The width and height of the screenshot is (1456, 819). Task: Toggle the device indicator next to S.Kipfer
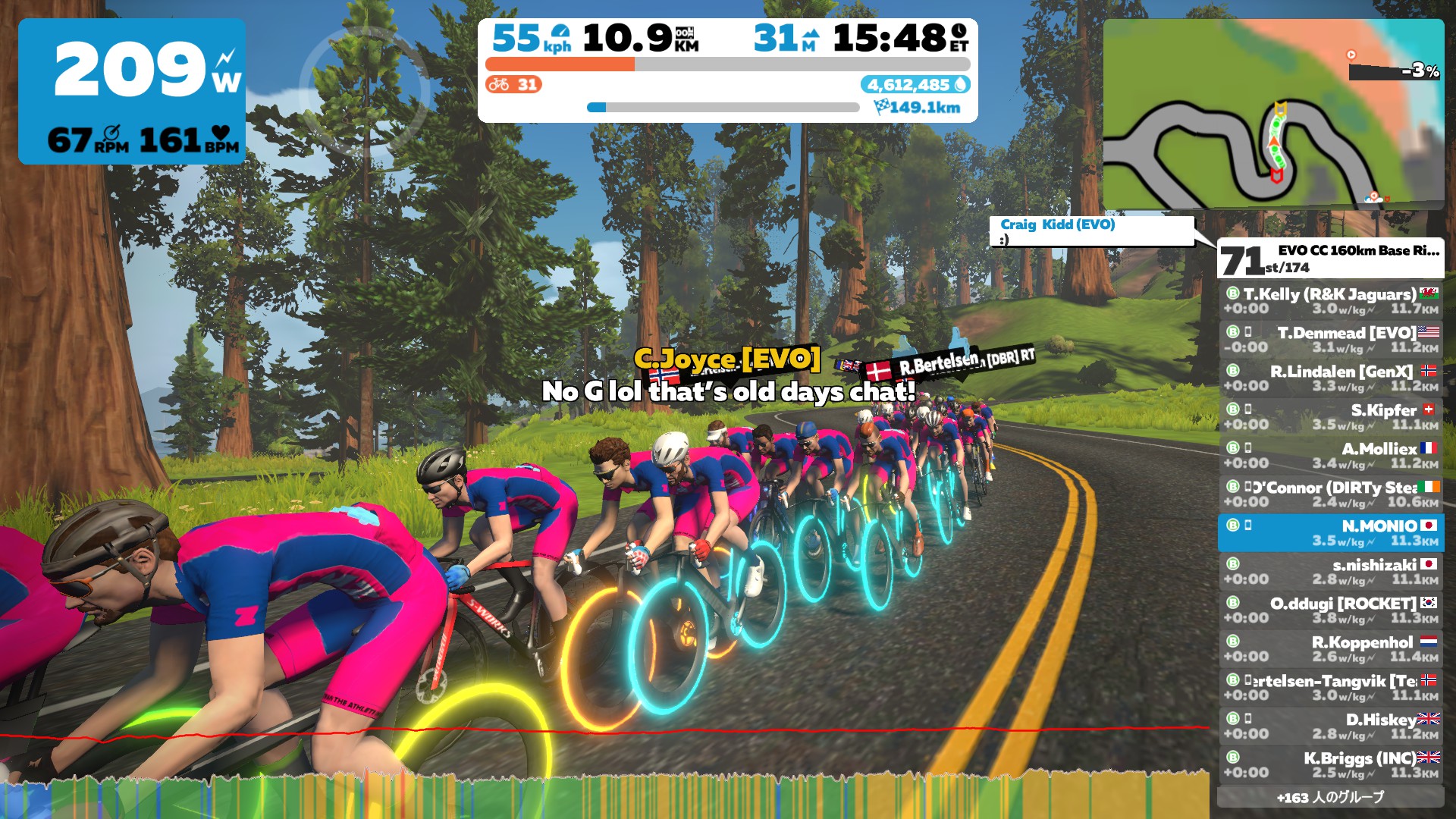point(1247,410)
